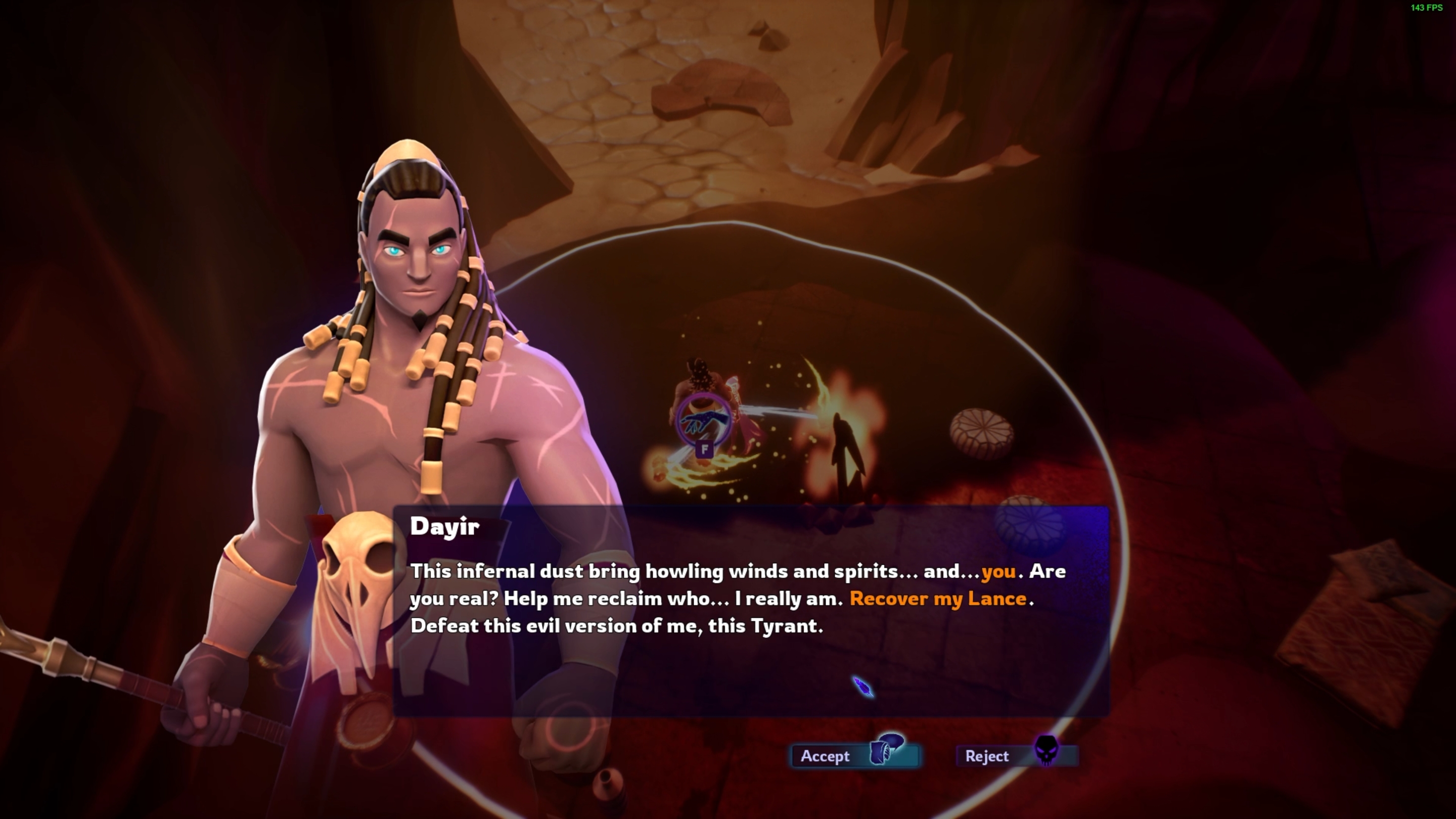Reject Dayir's request
Viewport: 1456px width, 819px height.
click(1016, 756)
